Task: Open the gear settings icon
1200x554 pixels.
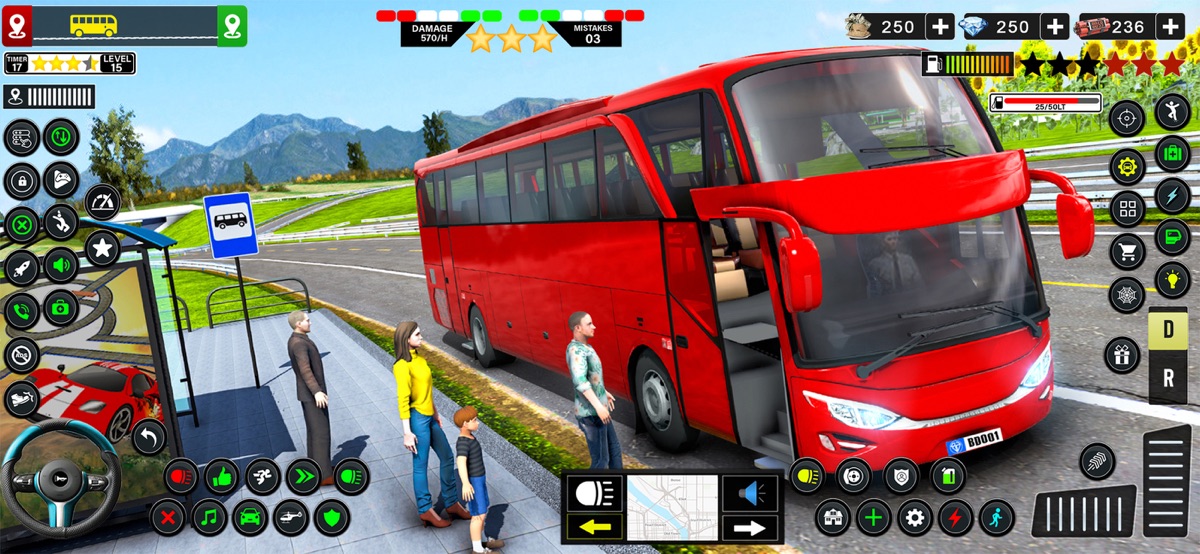Action: pyautogui.click(x=914, y=517)
